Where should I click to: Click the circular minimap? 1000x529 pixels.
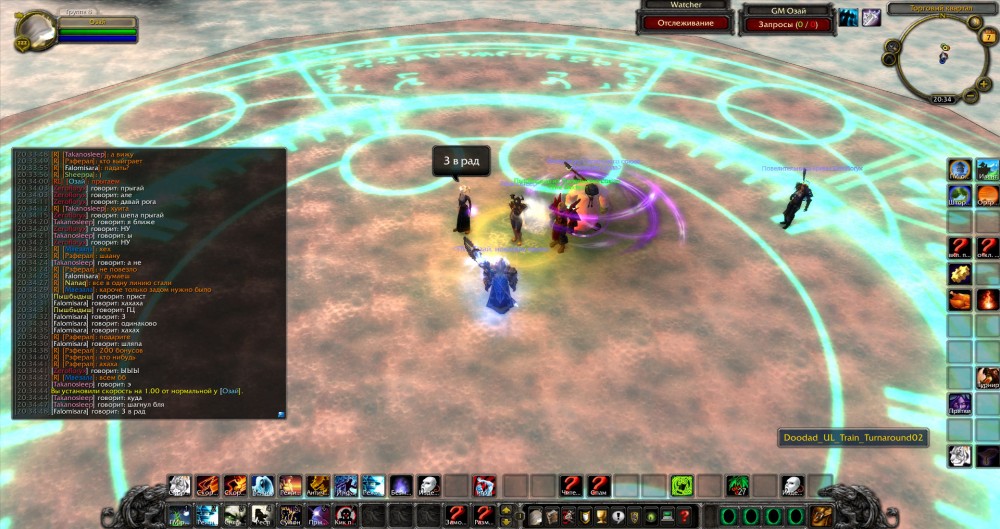coord(942,55)
